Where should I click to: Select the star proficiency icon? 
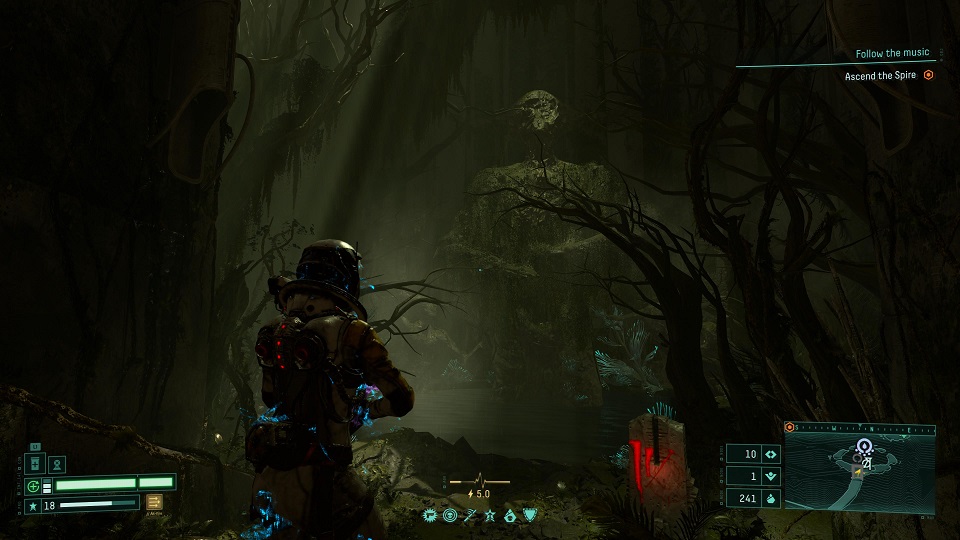[32, 507]
